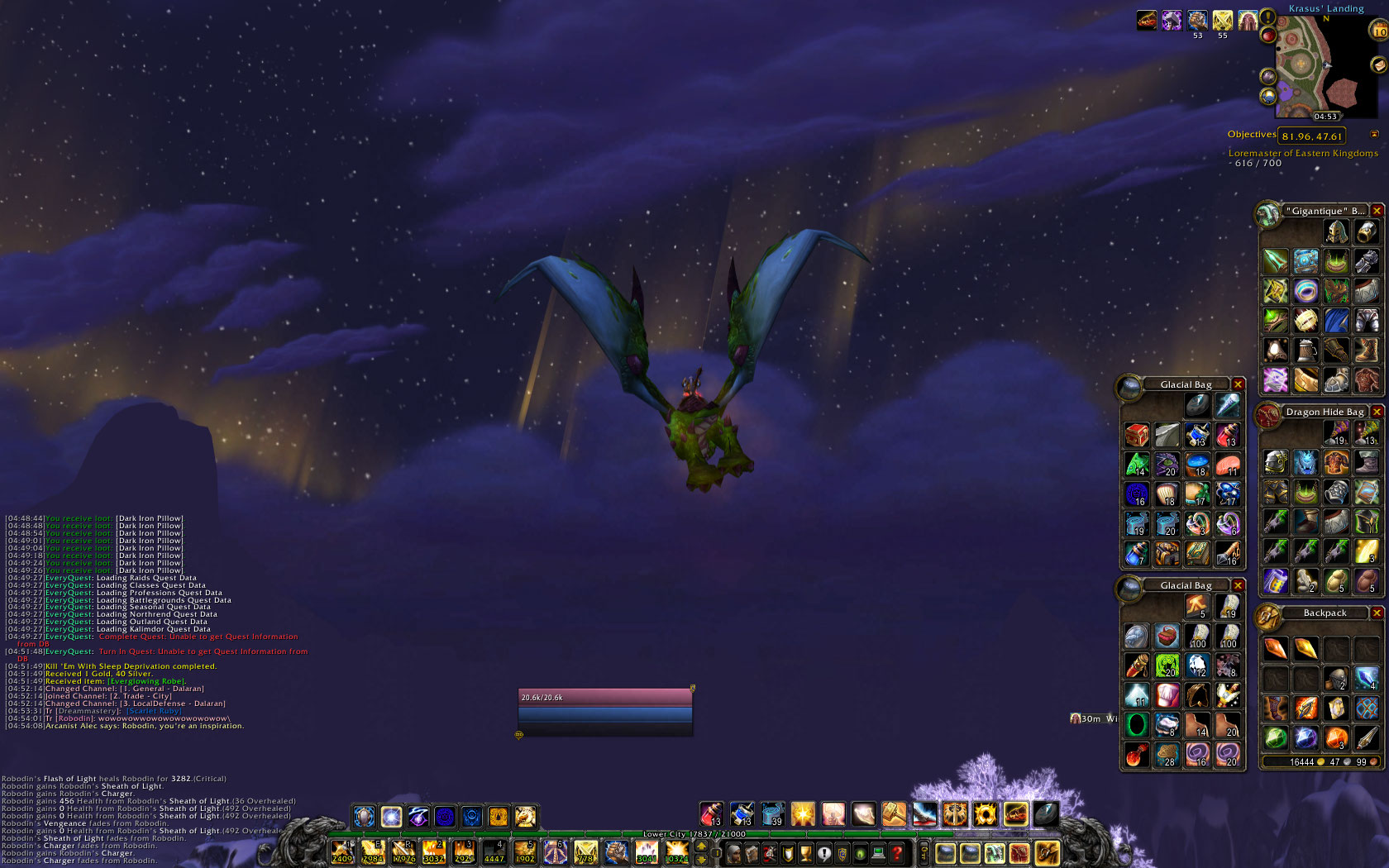Use the red potion stack of 13 on the action bar
The width and height of the screenshot is (1389, 868).
(x=711, y=815)
